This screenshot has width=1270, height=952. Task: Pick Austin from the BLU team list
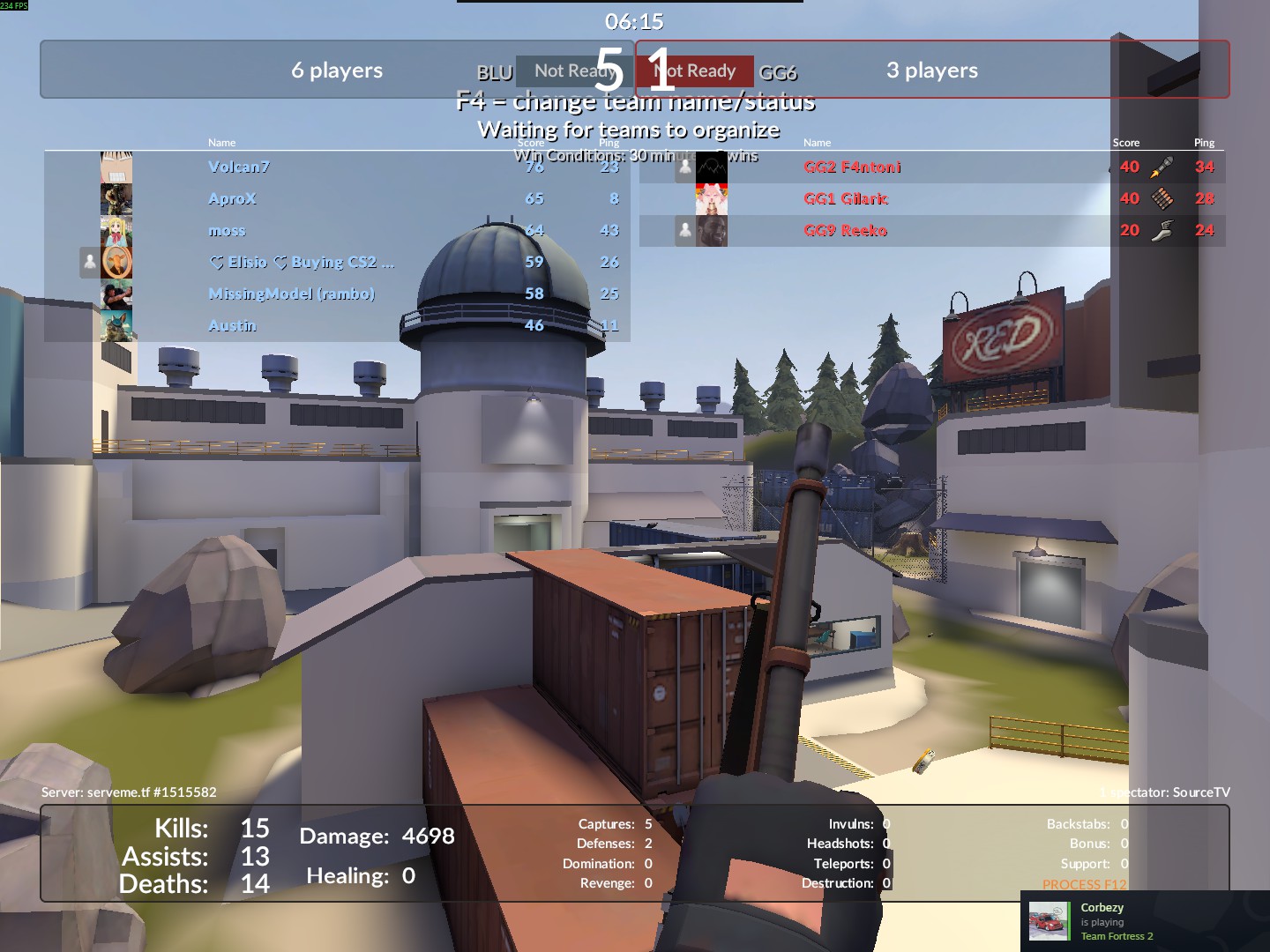tap(232, 325)
